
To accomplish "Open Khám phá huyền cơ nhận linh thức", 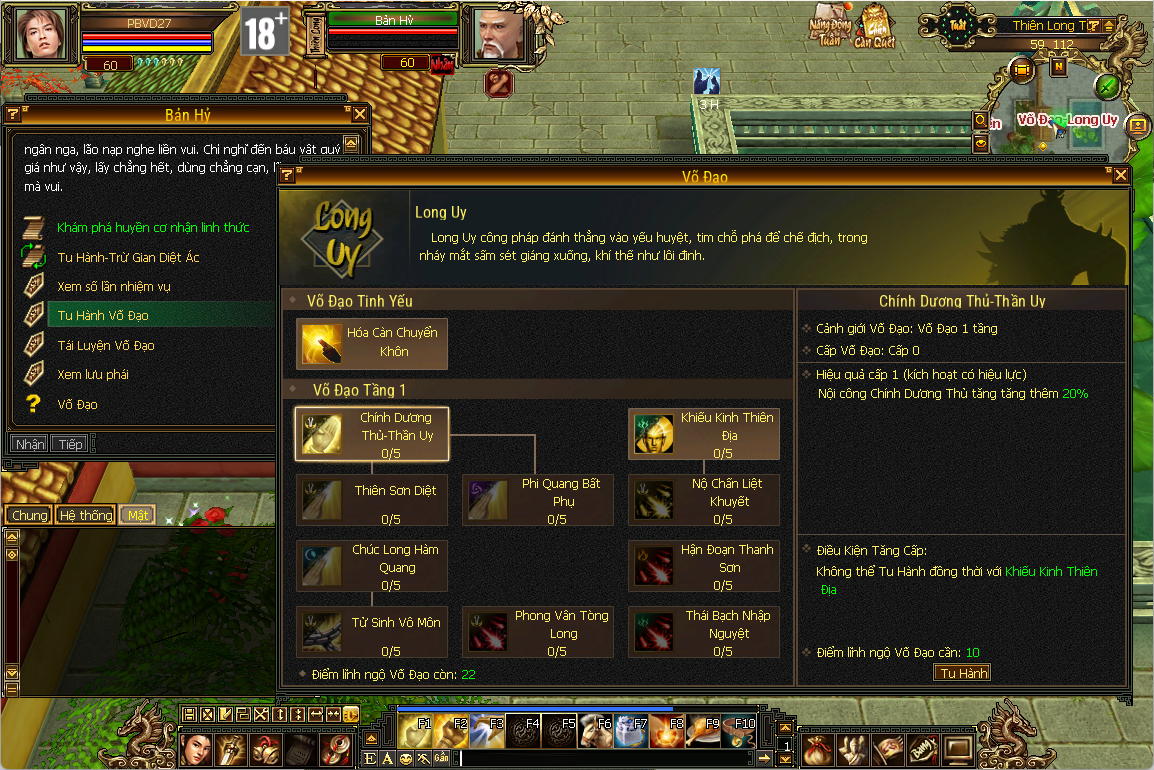I will tap(153, 228).
